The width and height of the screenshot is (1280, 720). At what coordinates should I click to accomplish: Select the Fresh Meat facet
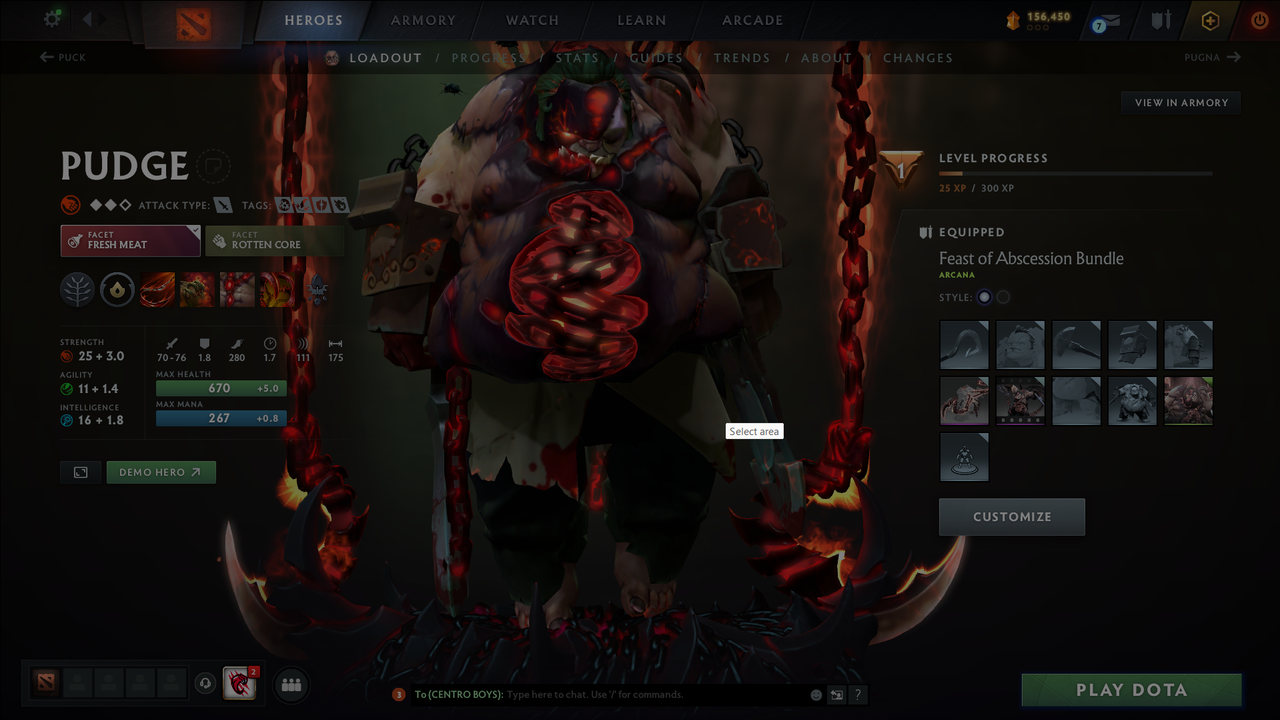(x=130, y=240)
